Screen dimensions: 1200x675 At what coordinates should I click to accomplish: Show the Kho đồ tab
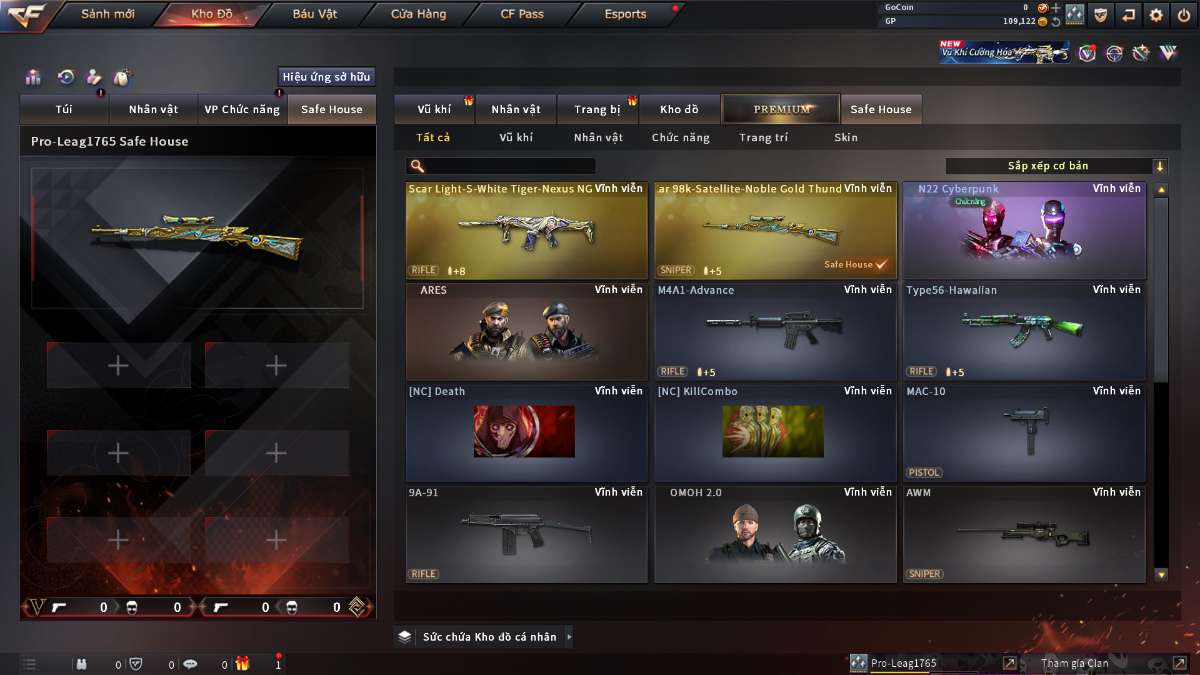(x=680, y=109)
